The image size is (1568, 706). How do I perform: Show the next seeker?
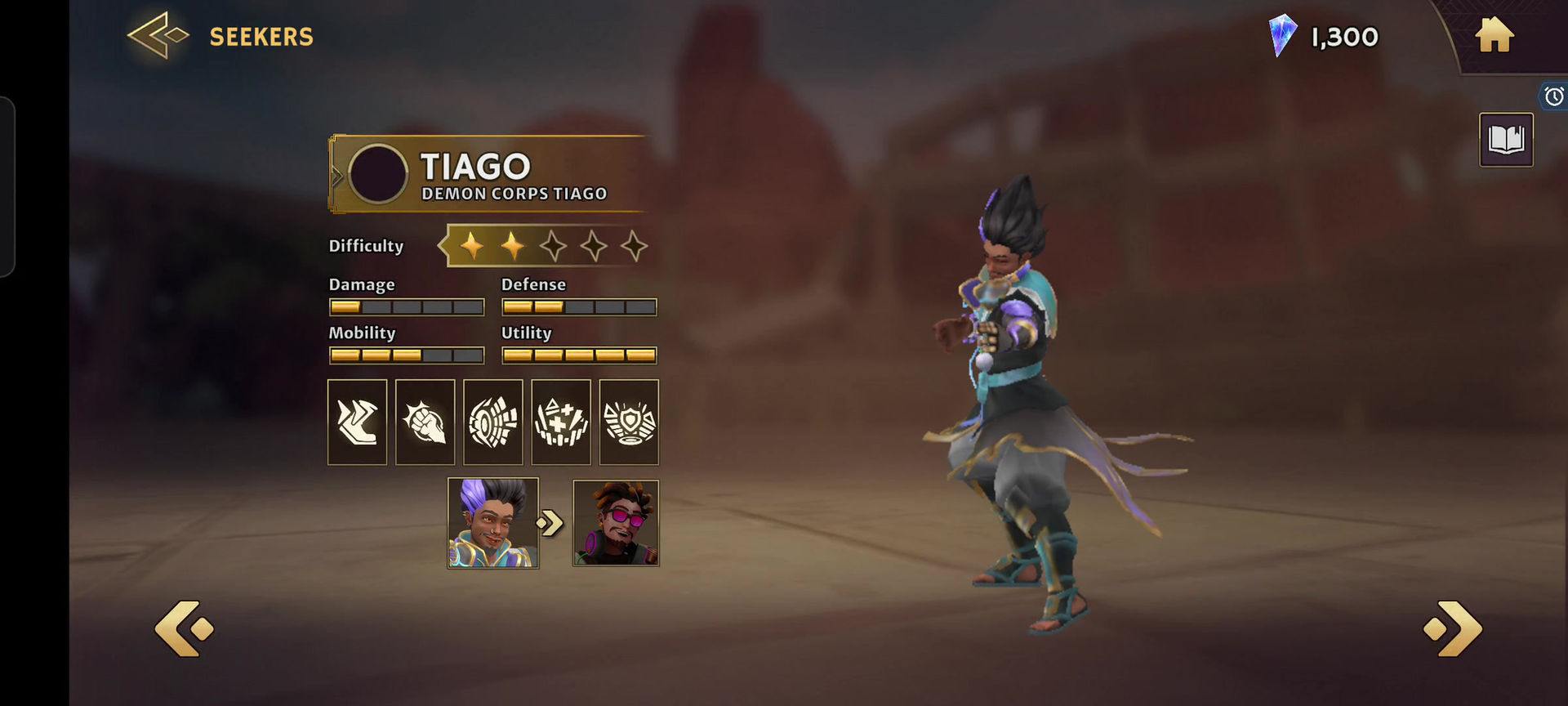click(1453, 628)
